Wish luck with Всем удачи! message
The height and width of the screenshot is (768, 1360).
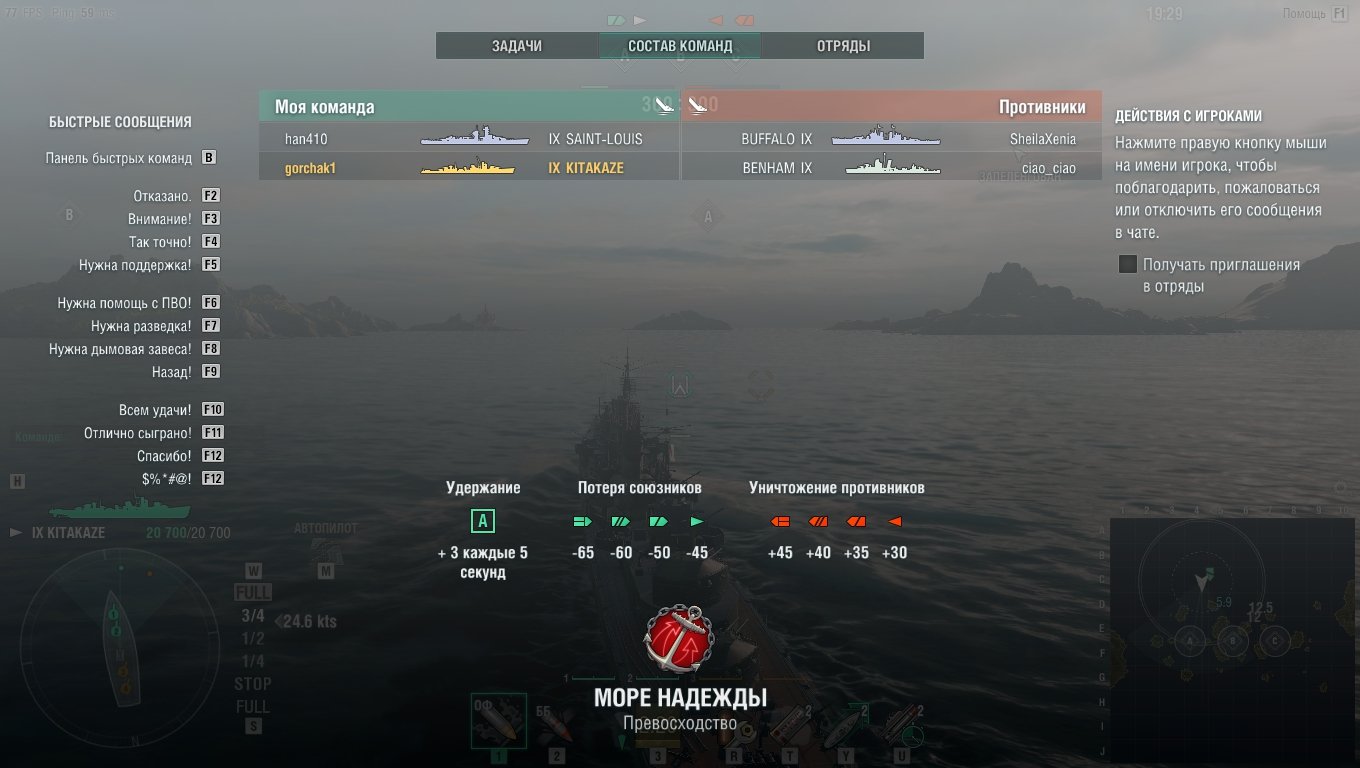click(154, 410)
